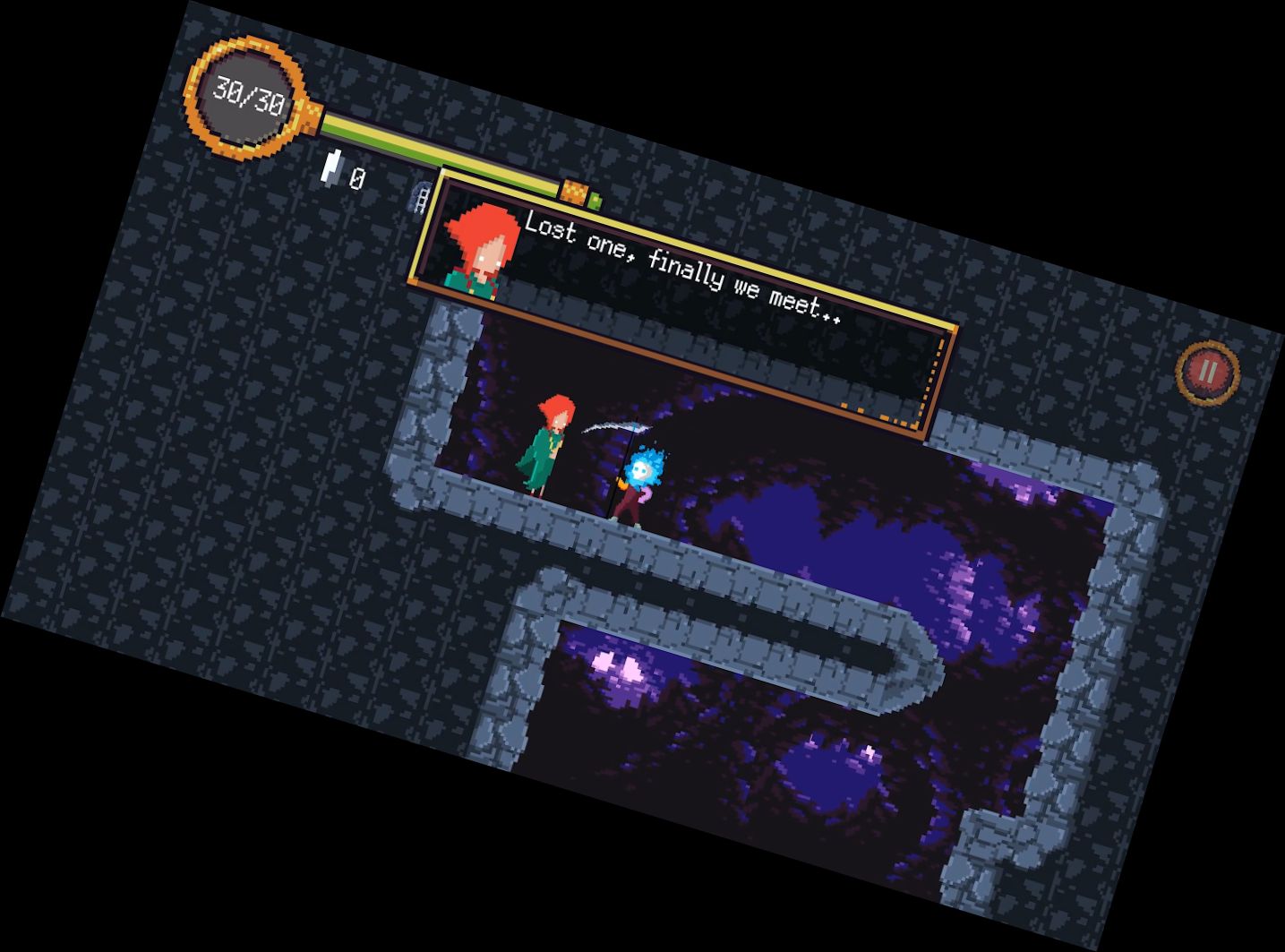Pause the game with the round button
Viewport: 1285px width, 952px height.
(x=1207, y=372)
